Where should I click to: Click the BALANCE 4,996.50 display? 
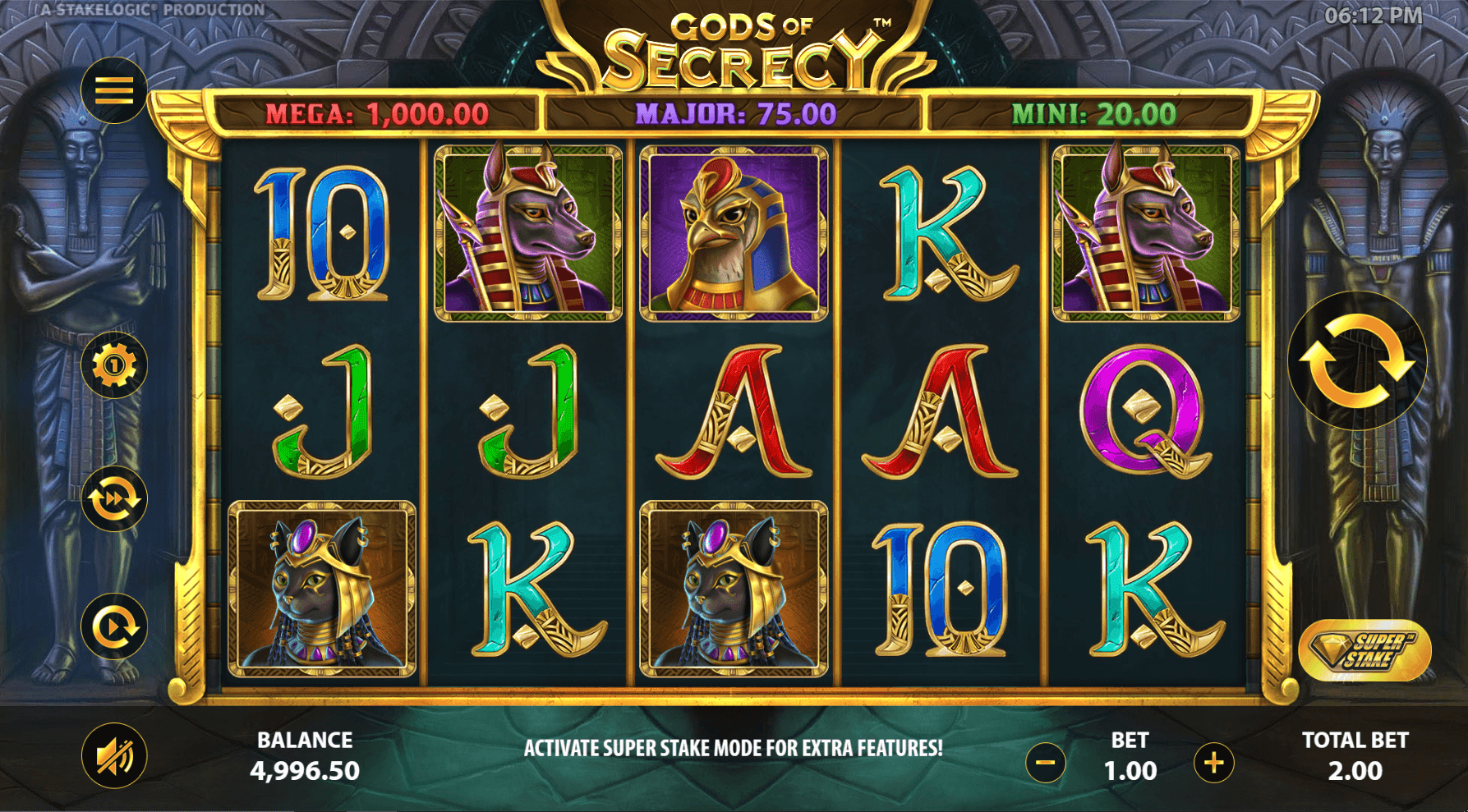(x=305, y=755)
